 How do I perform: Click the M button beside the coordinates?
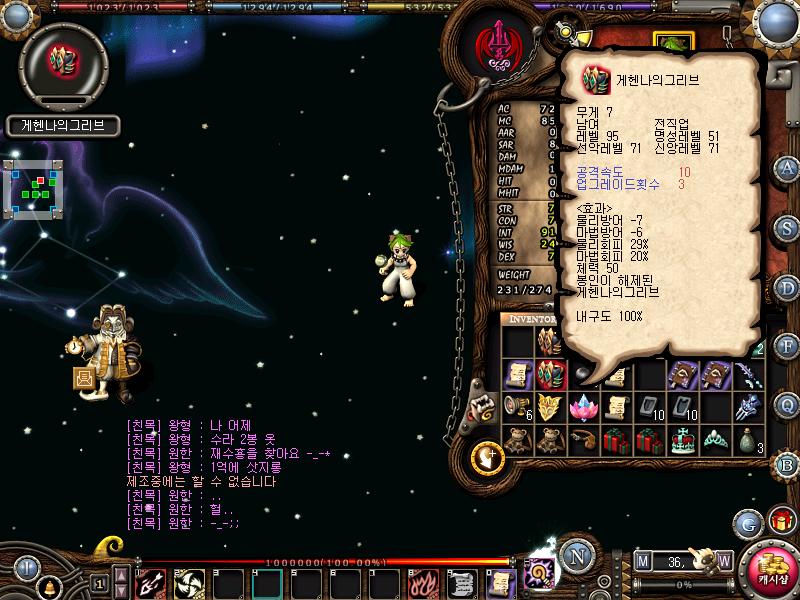[x=642, y=560]
